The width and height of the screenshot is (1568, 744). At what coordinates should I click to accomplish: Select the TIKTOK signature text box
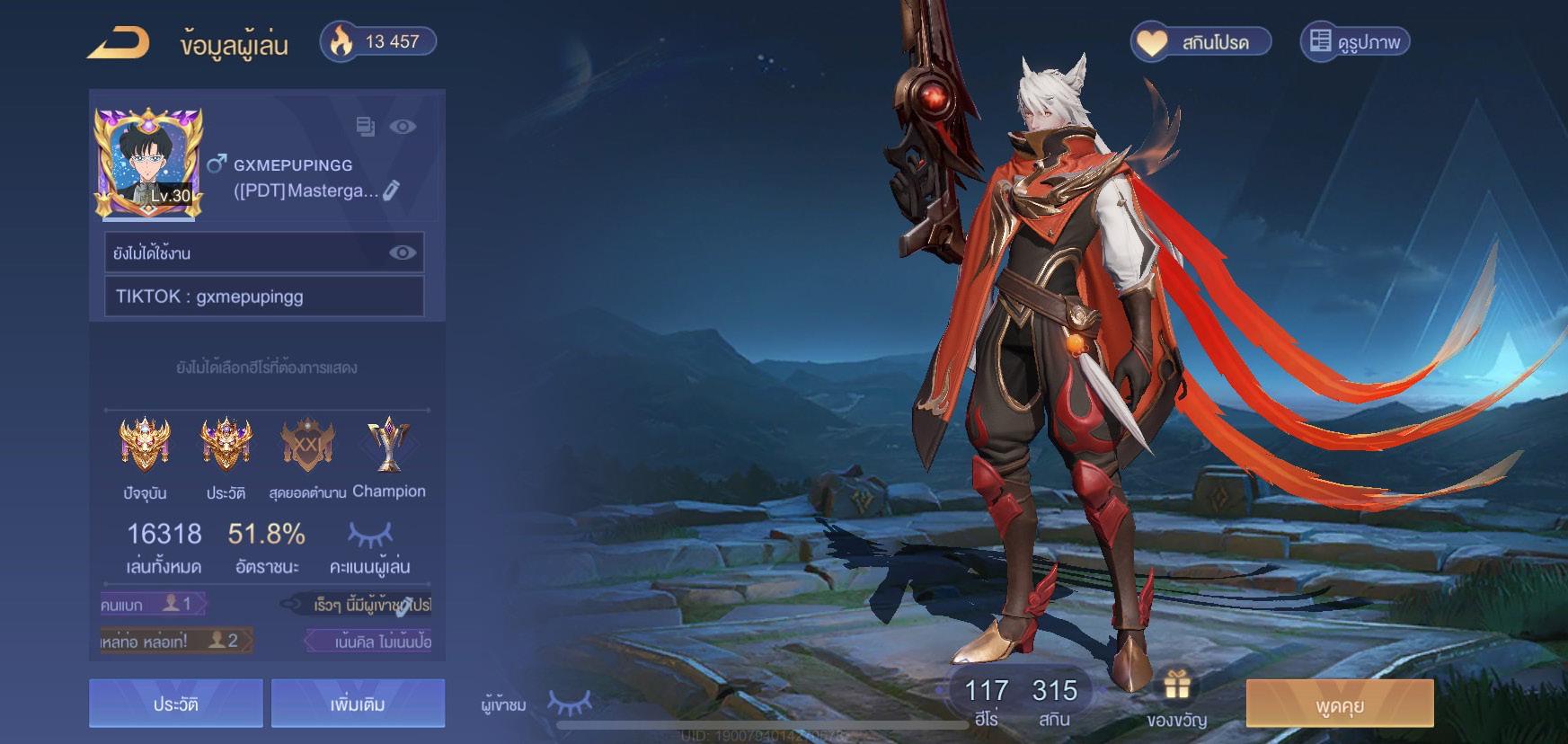point(264,297)
